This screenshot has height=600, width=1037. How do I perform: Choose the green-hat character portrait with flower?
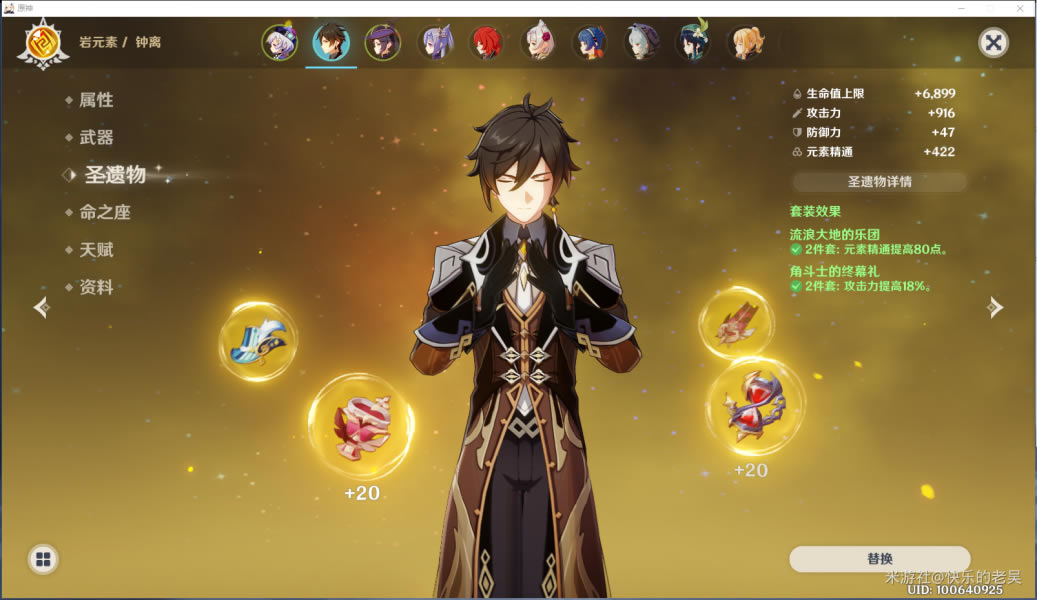click(694, 42)
